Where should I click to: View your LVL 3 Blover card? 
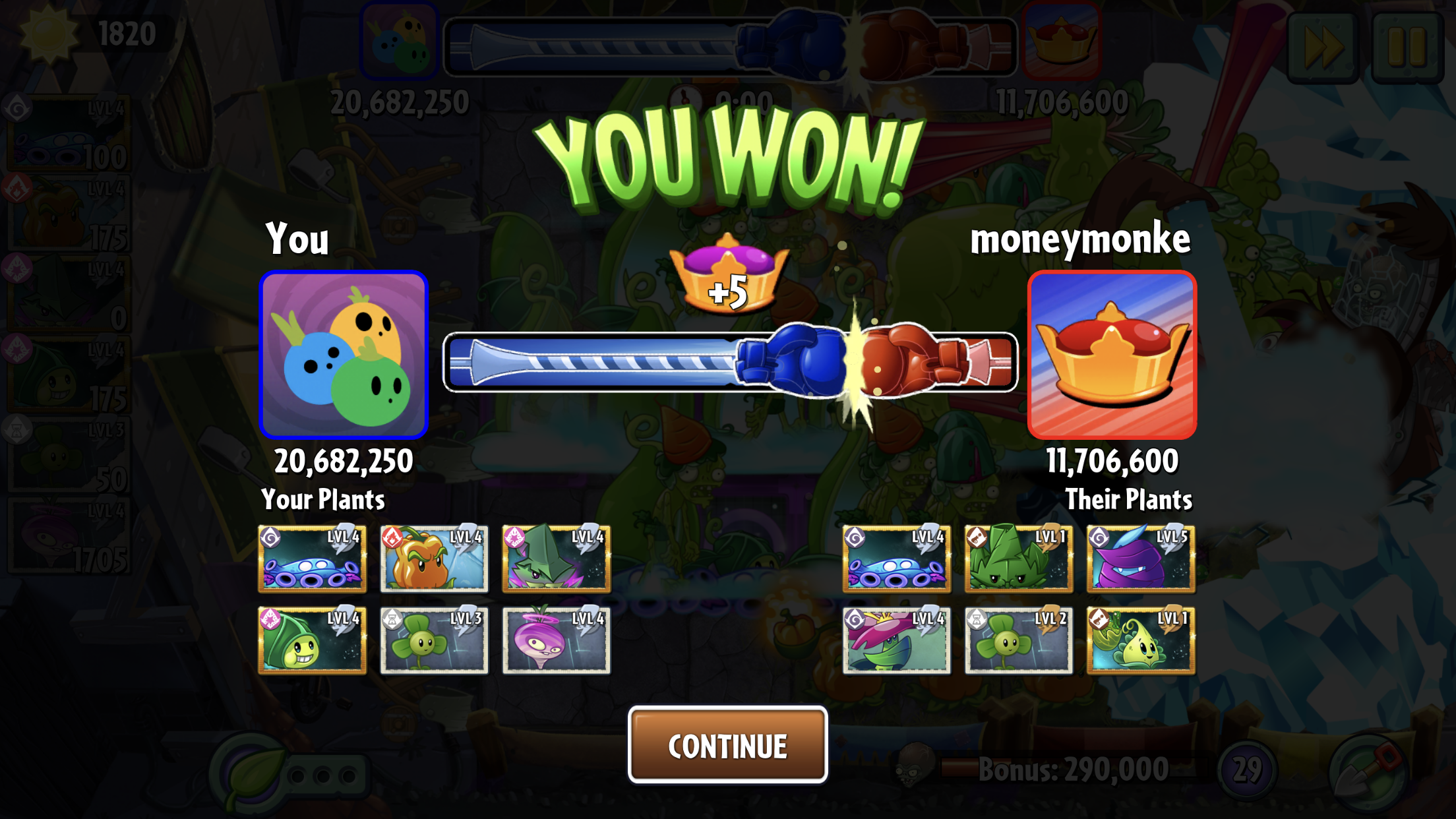(x=434, y=640)
